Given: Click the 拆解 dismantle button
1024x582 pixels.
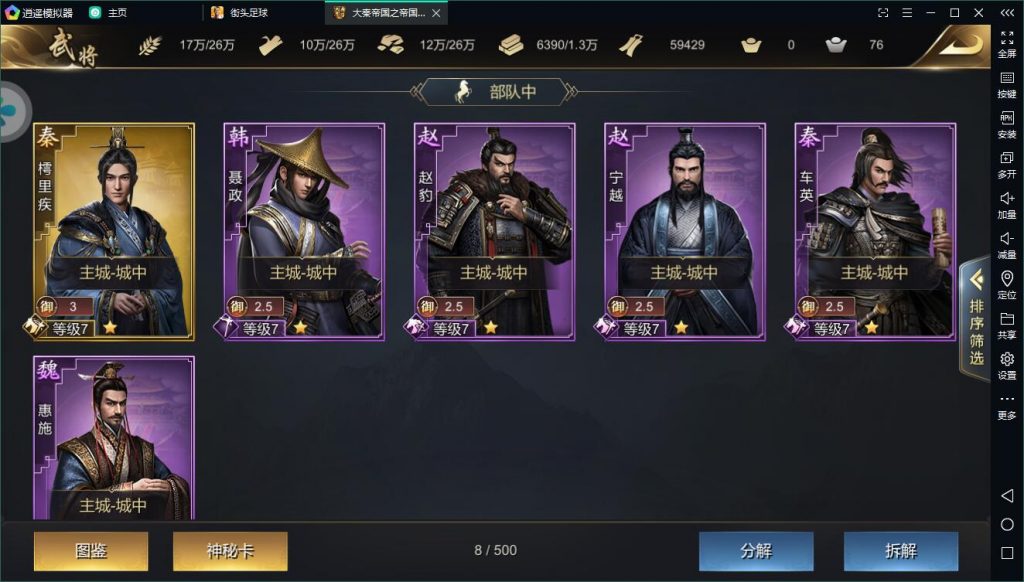Looking at the screenshot, I should pos(901,551).
